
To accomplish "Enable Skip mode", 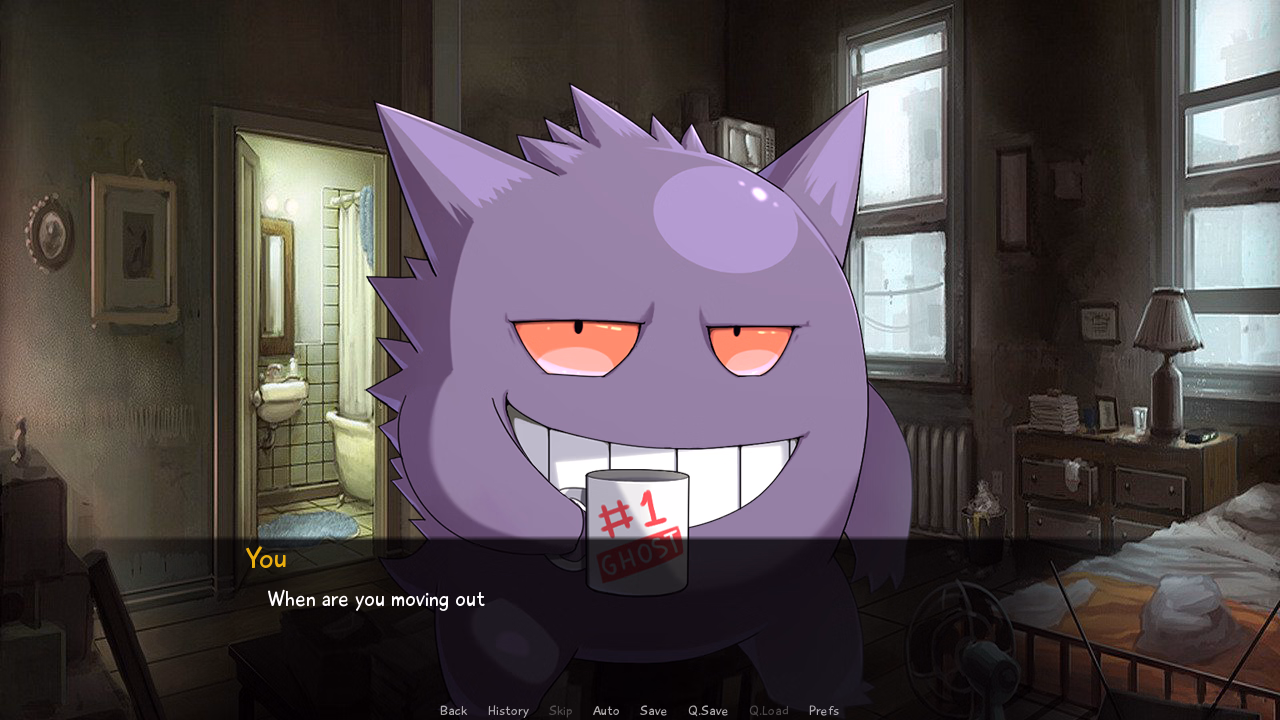I will click(x=560, y=710).
